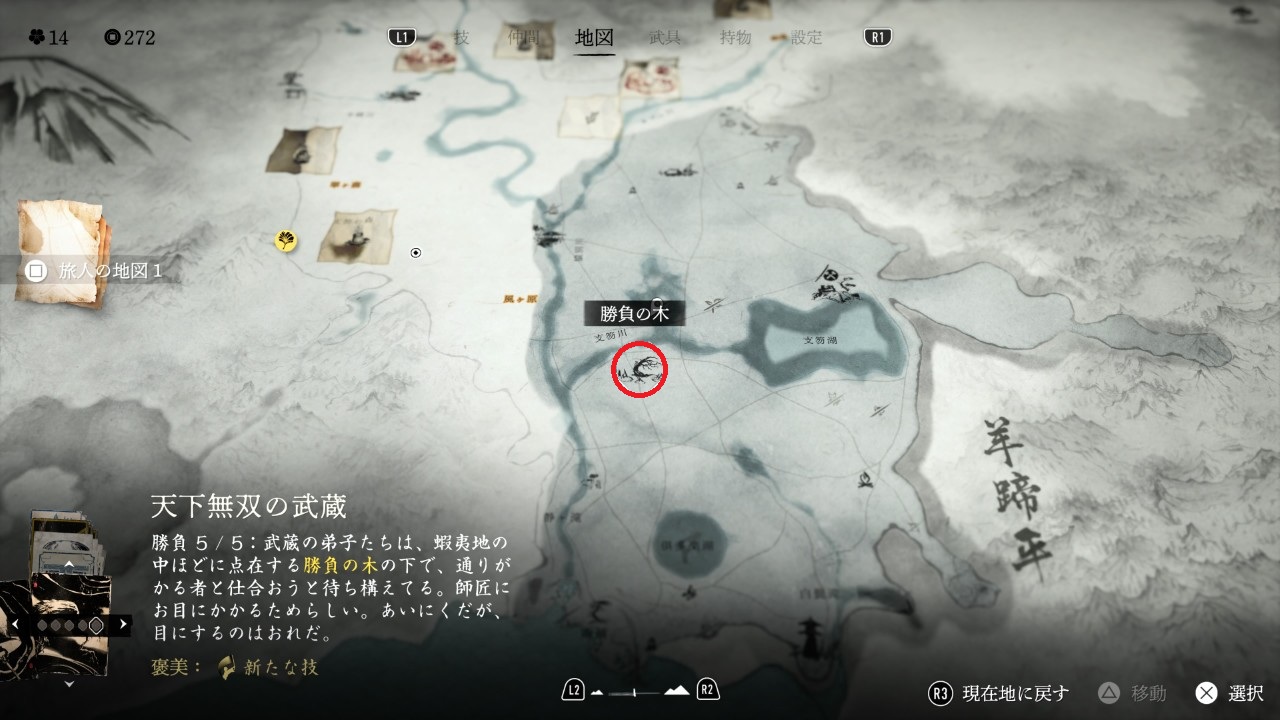Show the previous quest card with left arrow
1280x720 pixels.
[x=15, y=625]
